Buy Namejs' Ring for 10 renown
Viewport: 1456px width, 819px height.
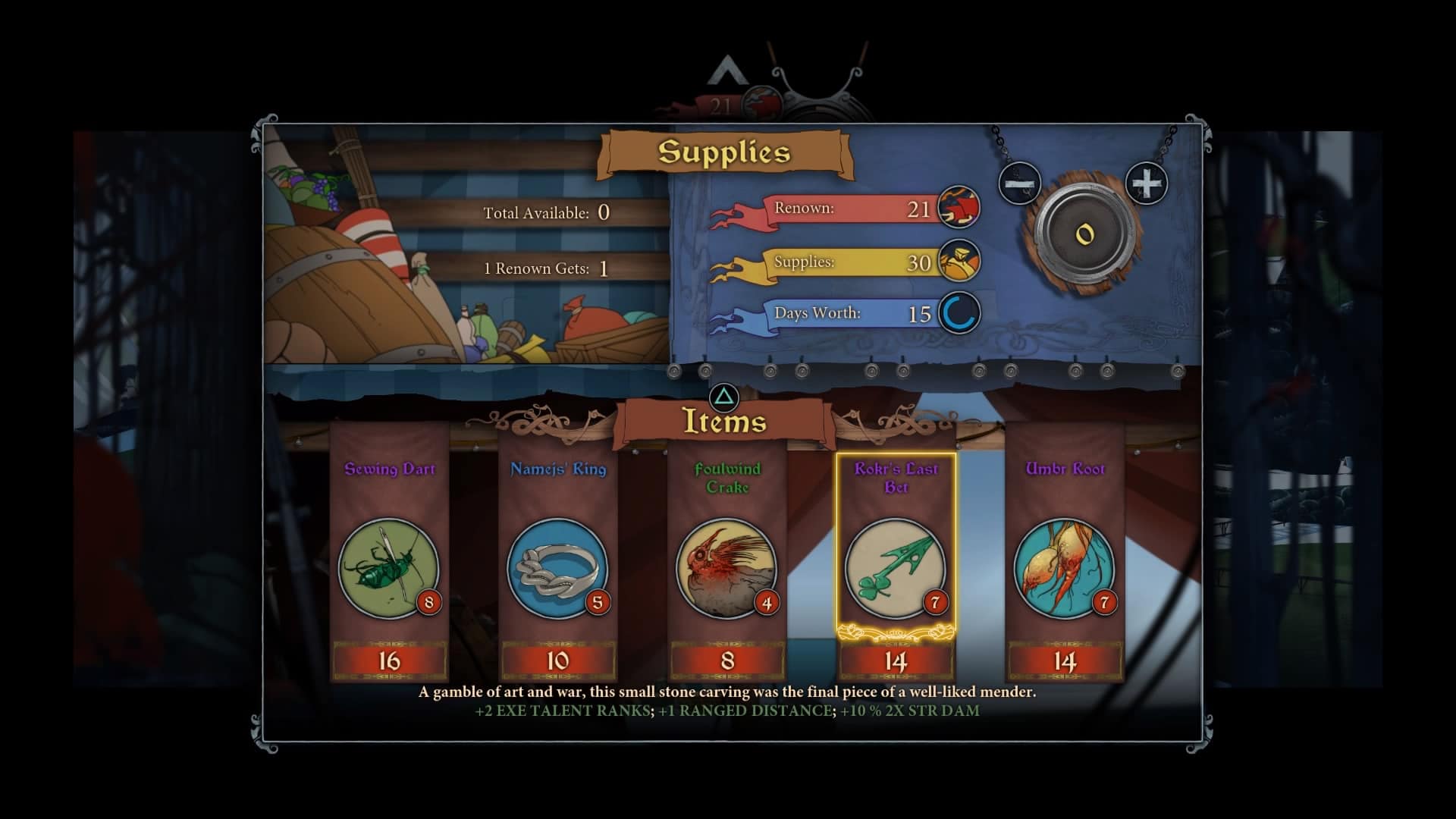coord(558,661)
